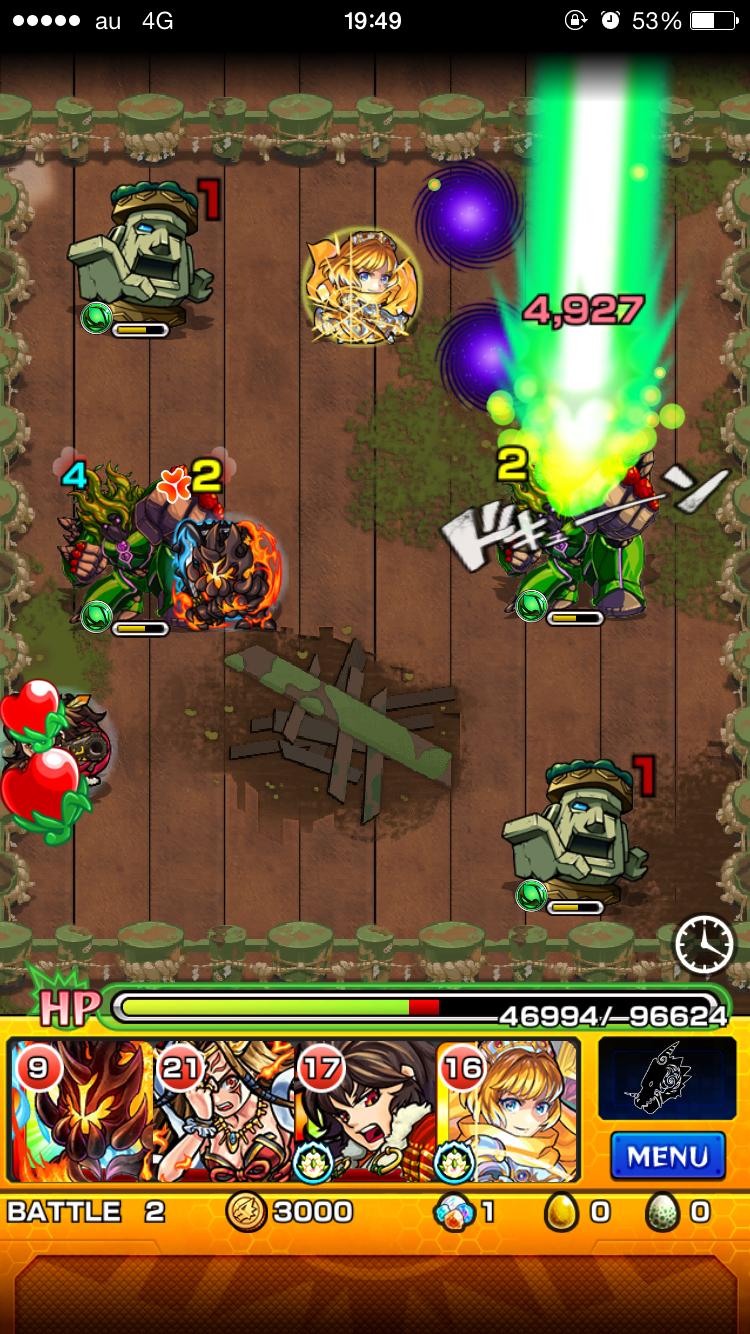Choose the blonde character portrait numbered 16
Screen dimensions: 750x1334
[508, 1110]
